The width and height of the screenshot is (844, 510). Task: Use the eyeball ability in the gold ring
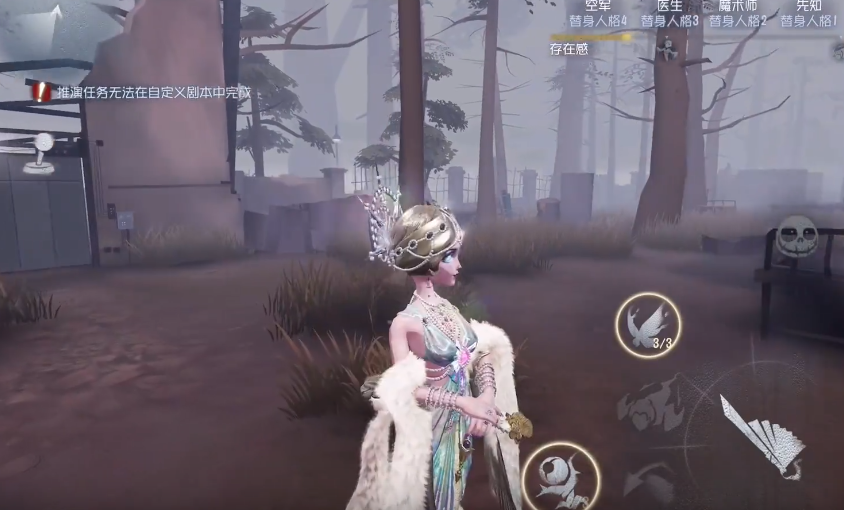(560, 476)
